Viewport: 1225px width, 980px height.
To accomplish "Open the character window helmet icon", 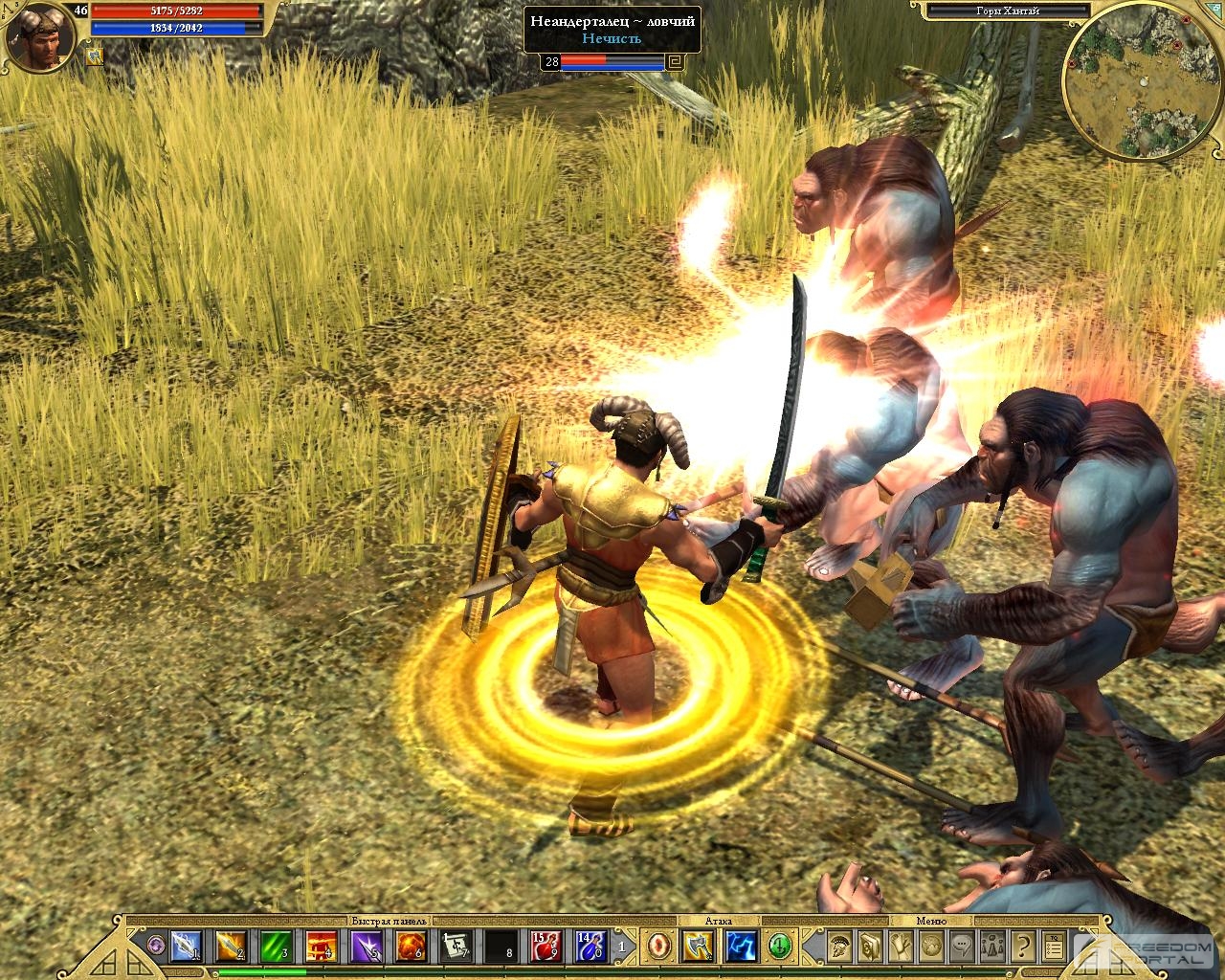I will 839,947.
